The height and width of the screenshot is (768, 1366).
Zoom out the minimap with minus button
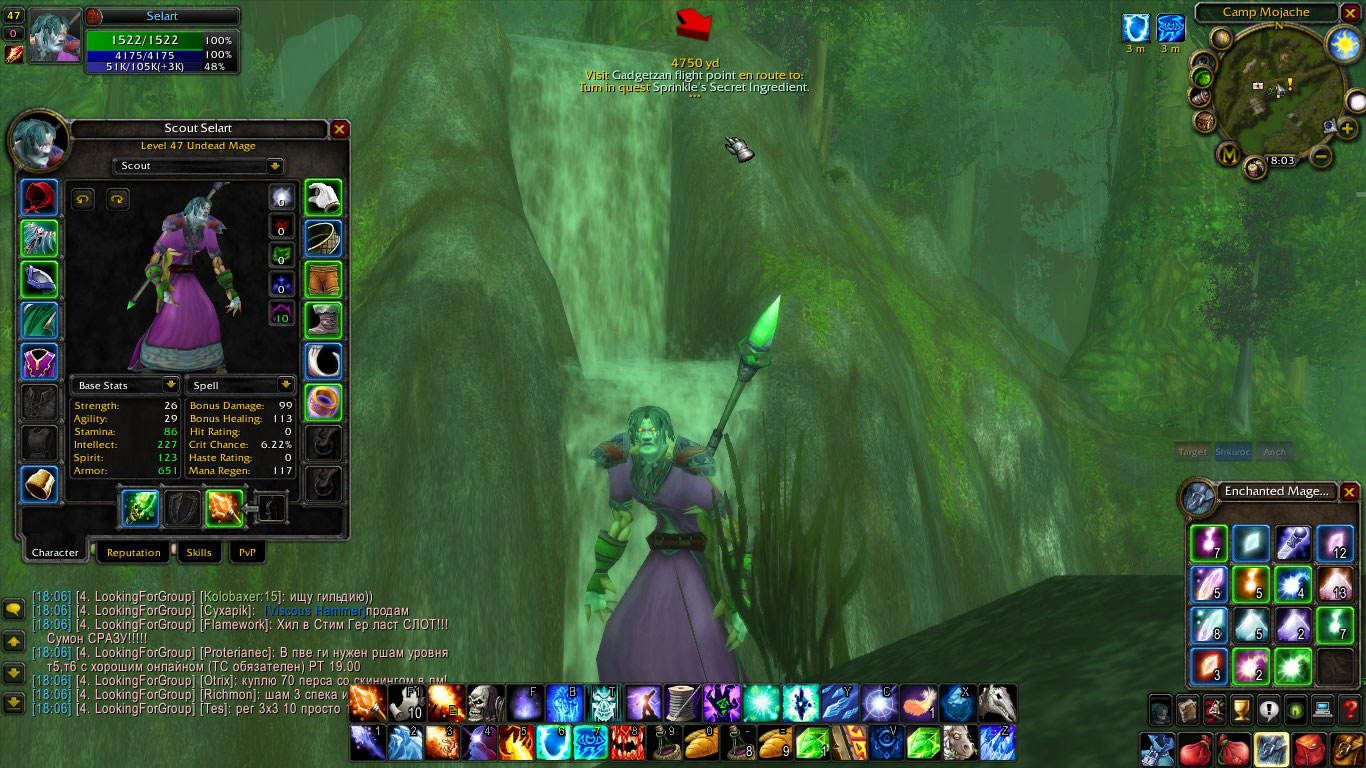pos(1321,156)
